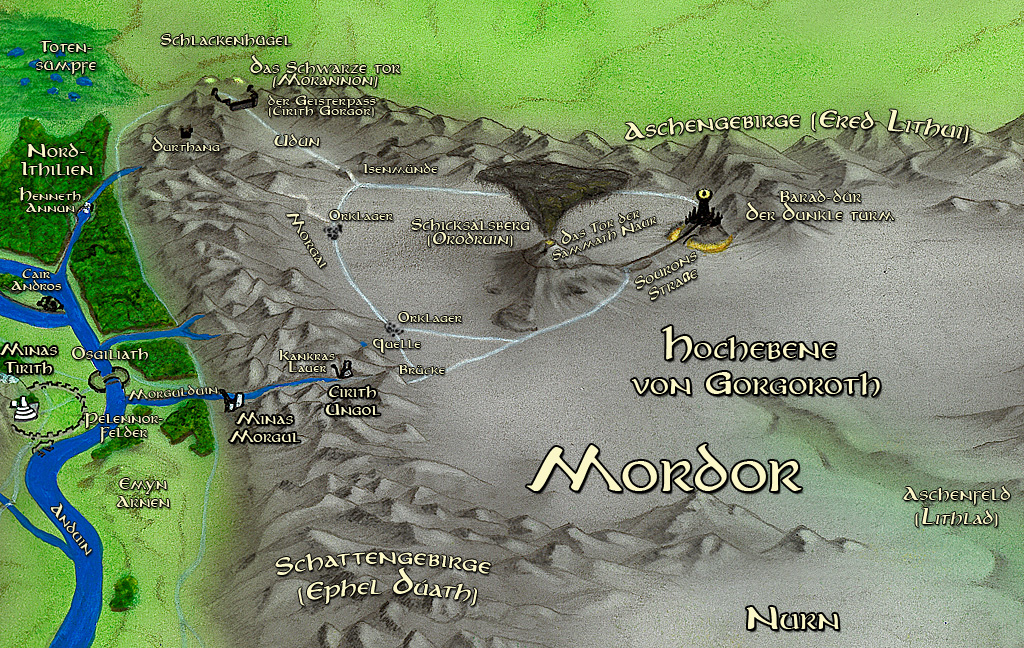Screen dimensions: 1024x648
Task: Select the Durthang fortress marker
Action: click(x=185, y=131)
